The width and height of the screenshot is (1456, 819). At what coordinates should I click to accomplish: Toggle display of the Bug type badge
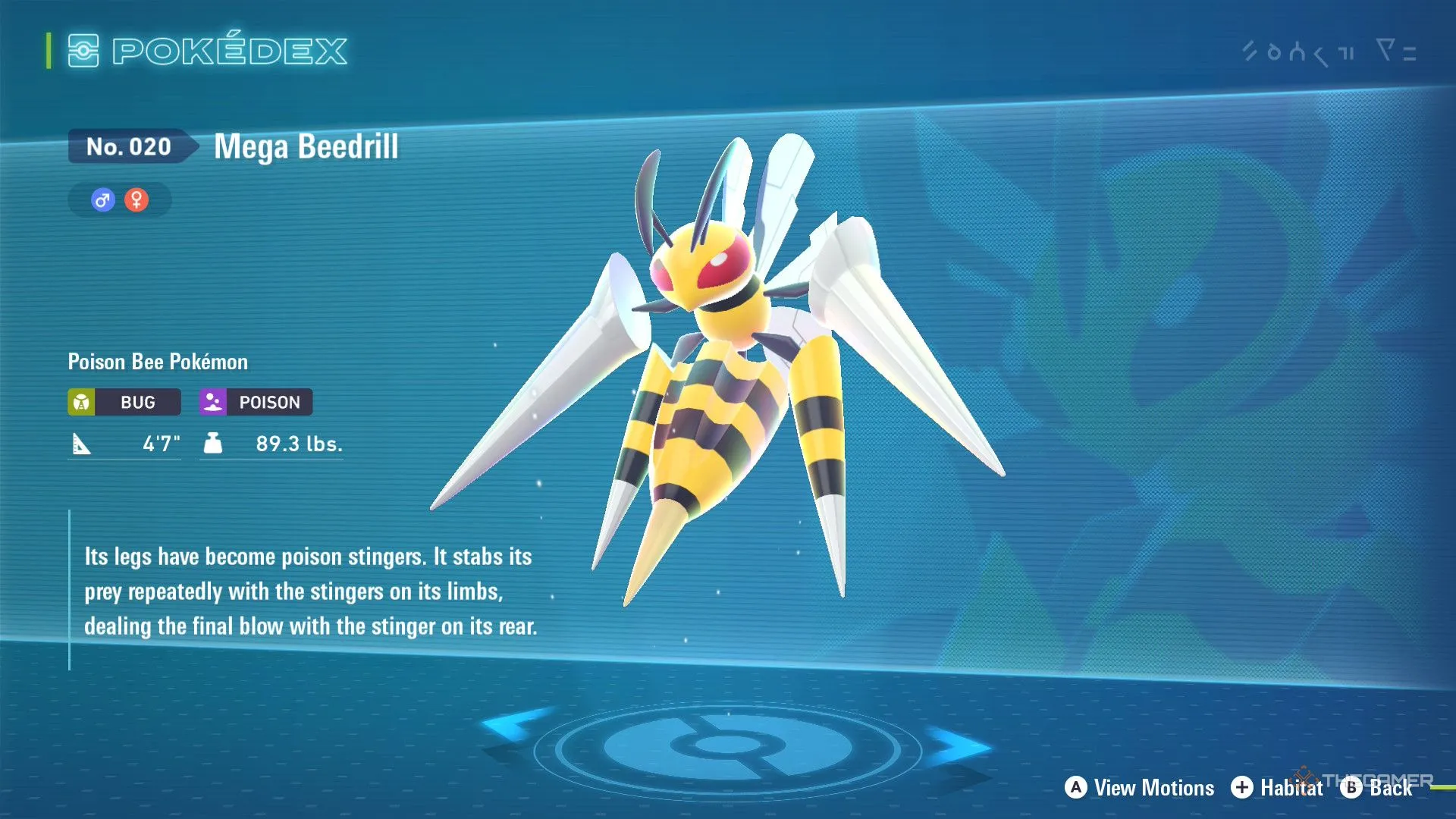pos(124,402)
